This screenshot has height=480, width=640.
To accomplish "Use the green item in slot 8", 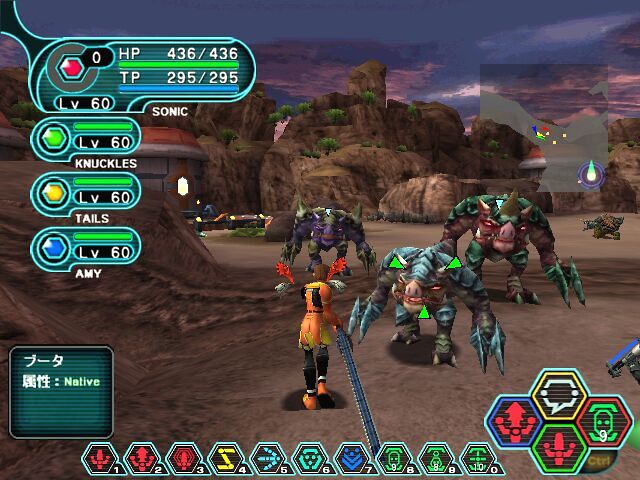I will pos(394,459).
